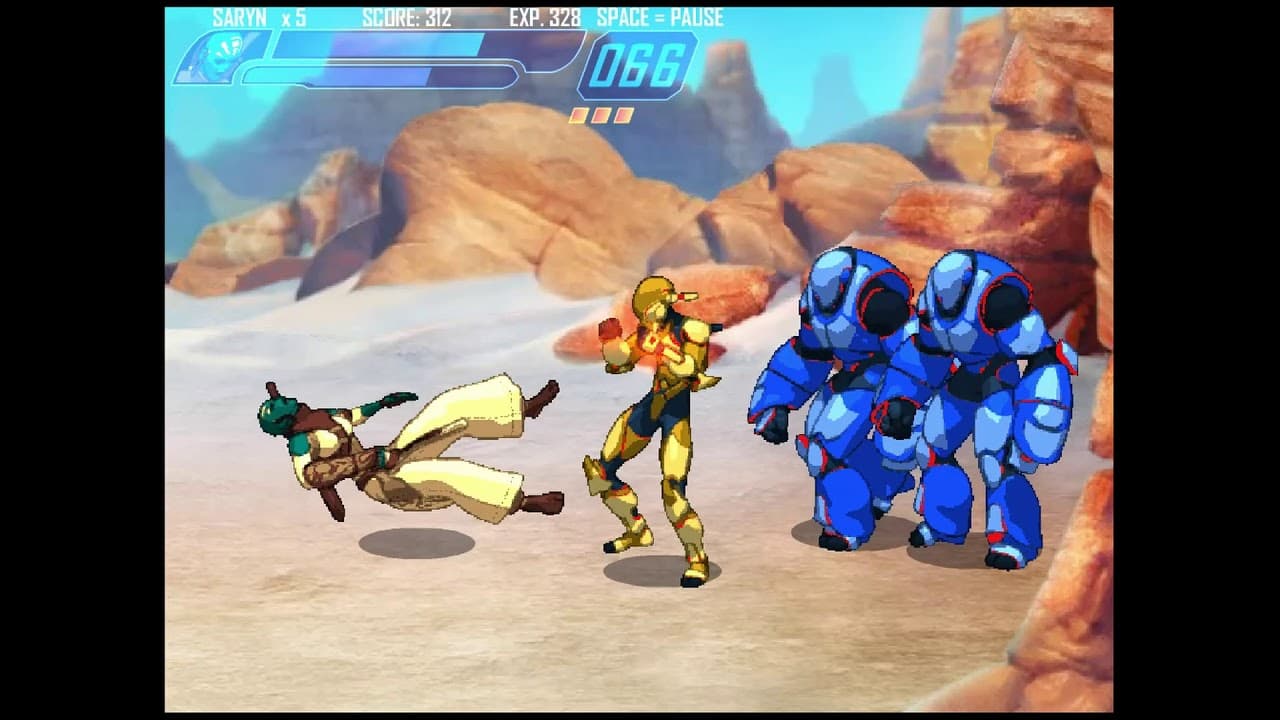Viewport: 1280px width, 720px height.
Task: Toggle pause via SPACE = PAUSE label
Action: pos(658,16)
